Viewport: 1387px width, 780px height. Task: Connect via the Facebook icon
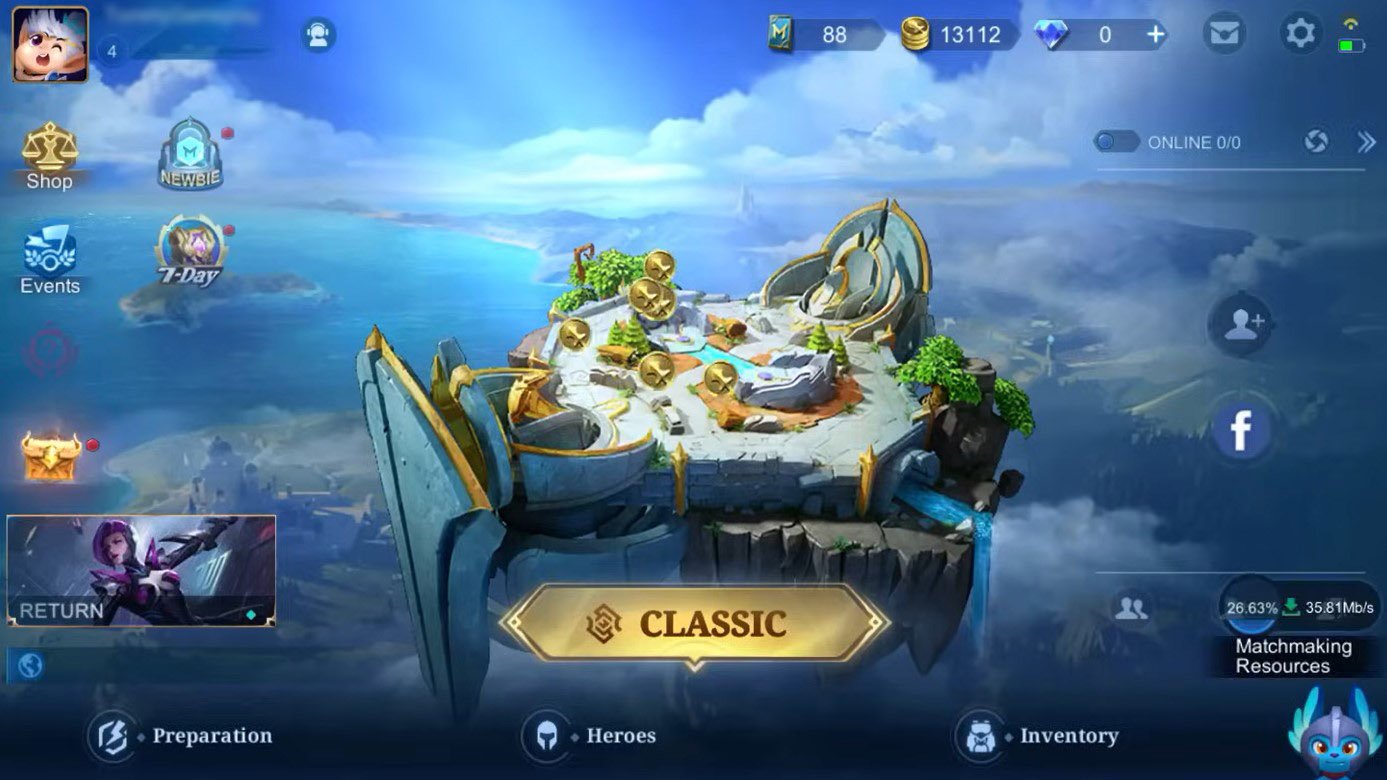pyautogui.click(x=1240, y=430)
